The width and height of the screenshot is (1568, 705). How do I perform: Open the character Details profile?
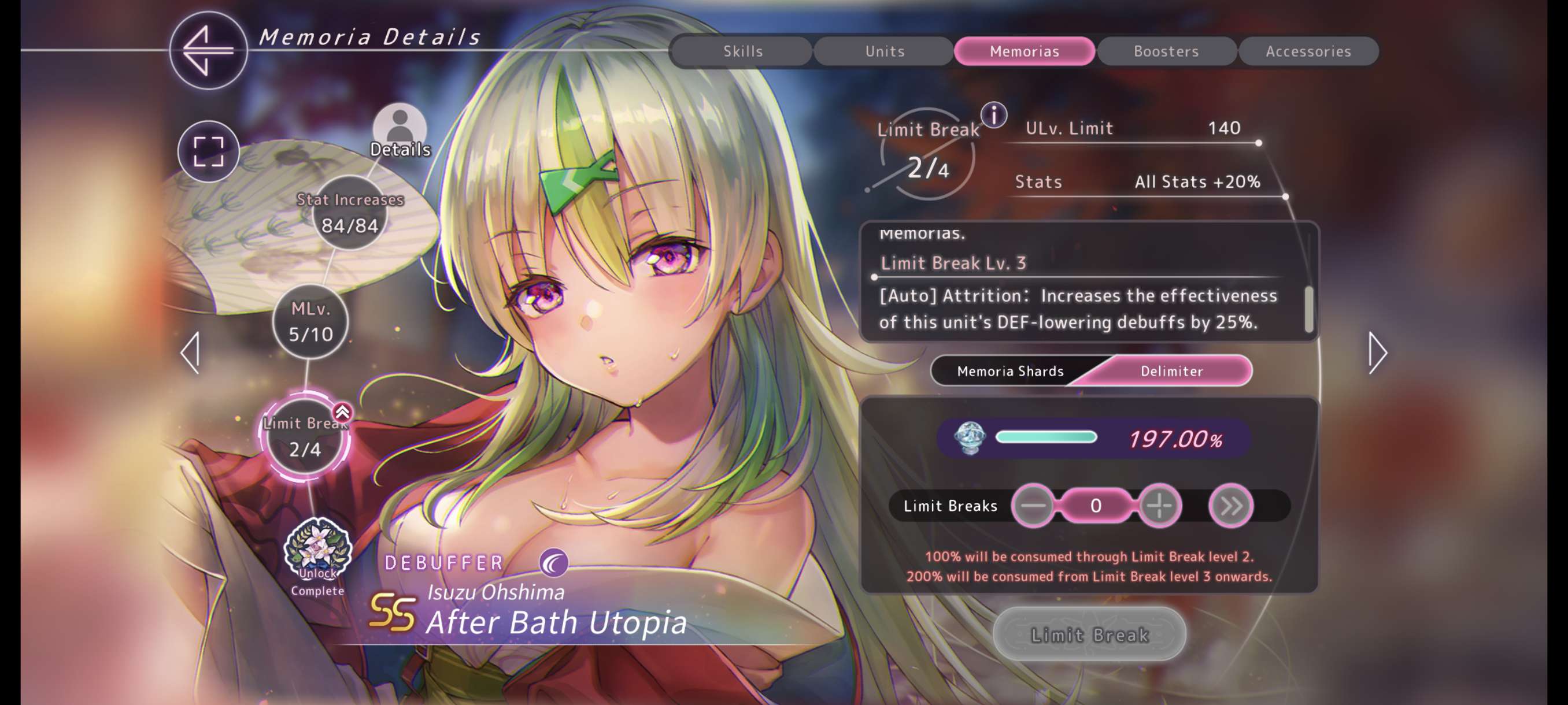tap(400, 132)
